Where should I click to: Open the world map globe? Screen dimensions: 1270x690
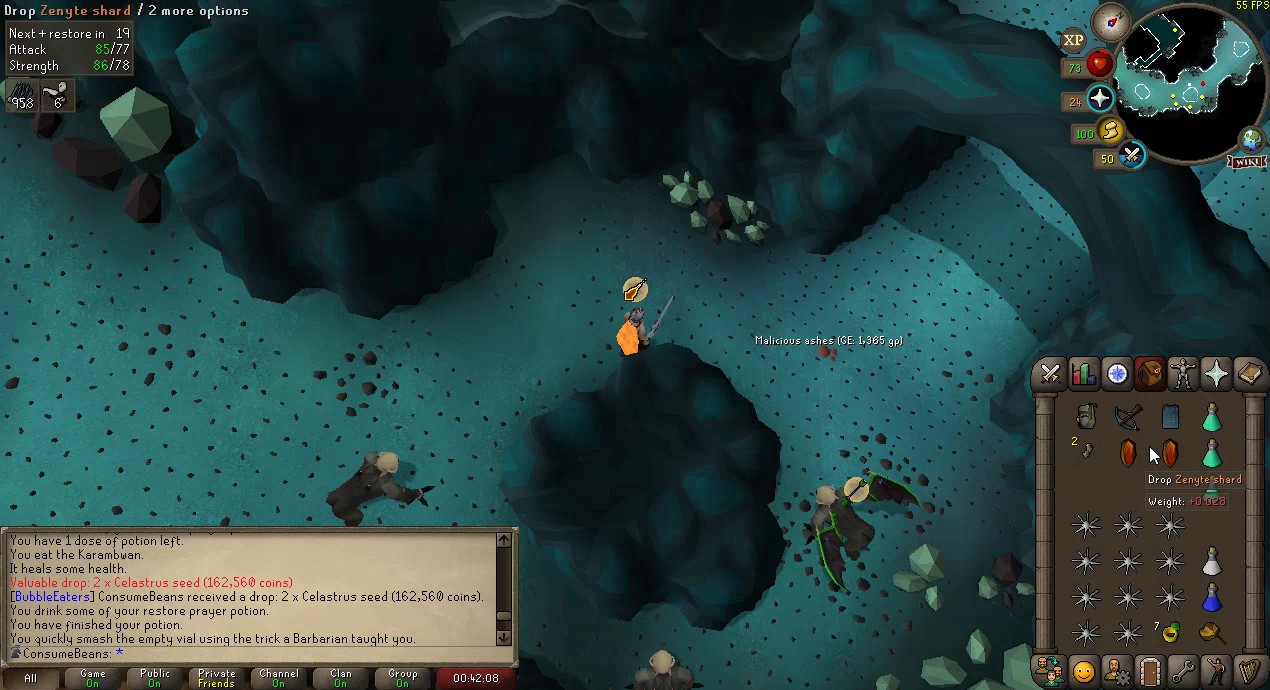coord(1251,140)
